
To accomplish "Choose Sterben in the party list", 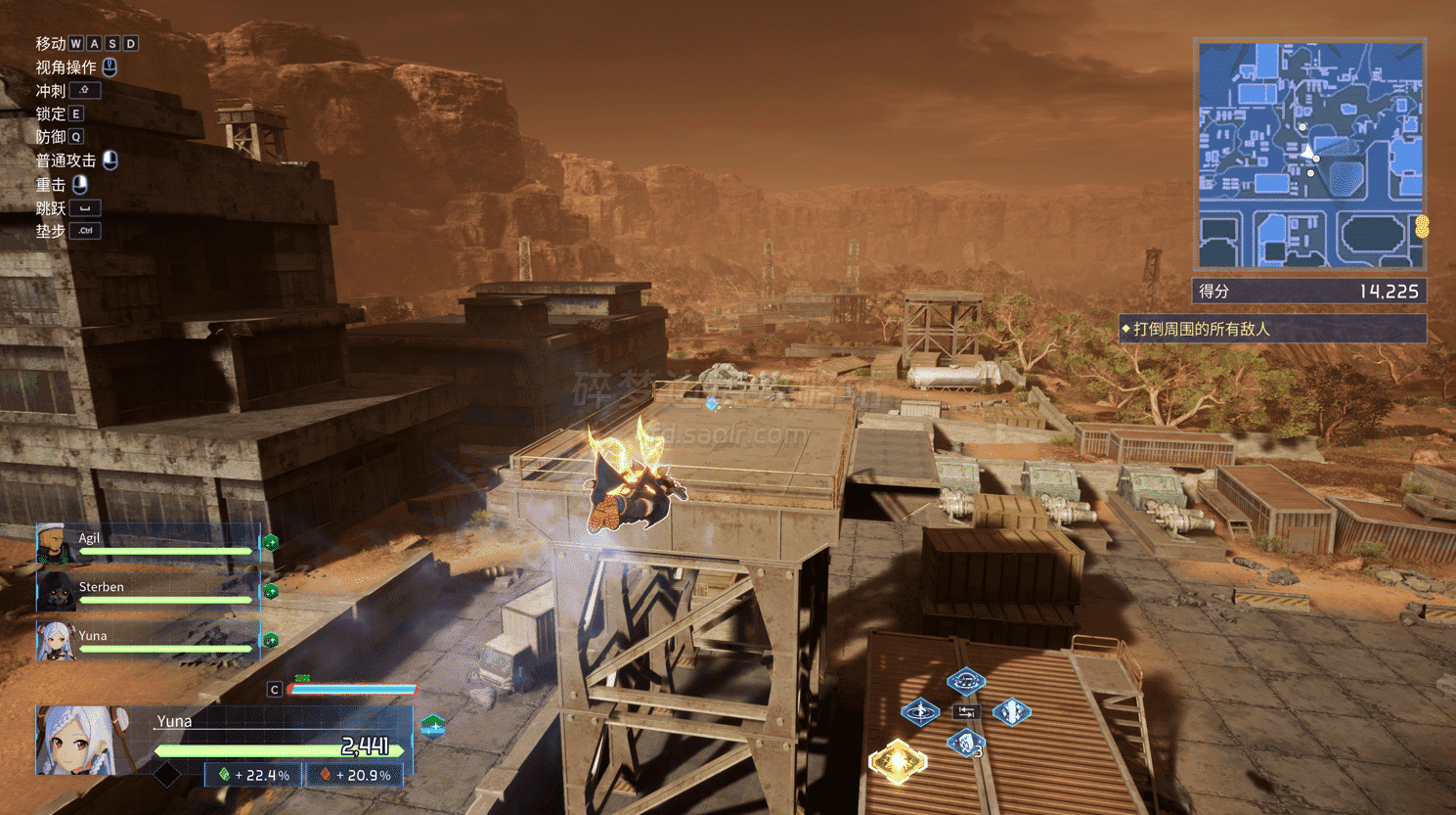I will pyautogui.click(x=149, y=592).
